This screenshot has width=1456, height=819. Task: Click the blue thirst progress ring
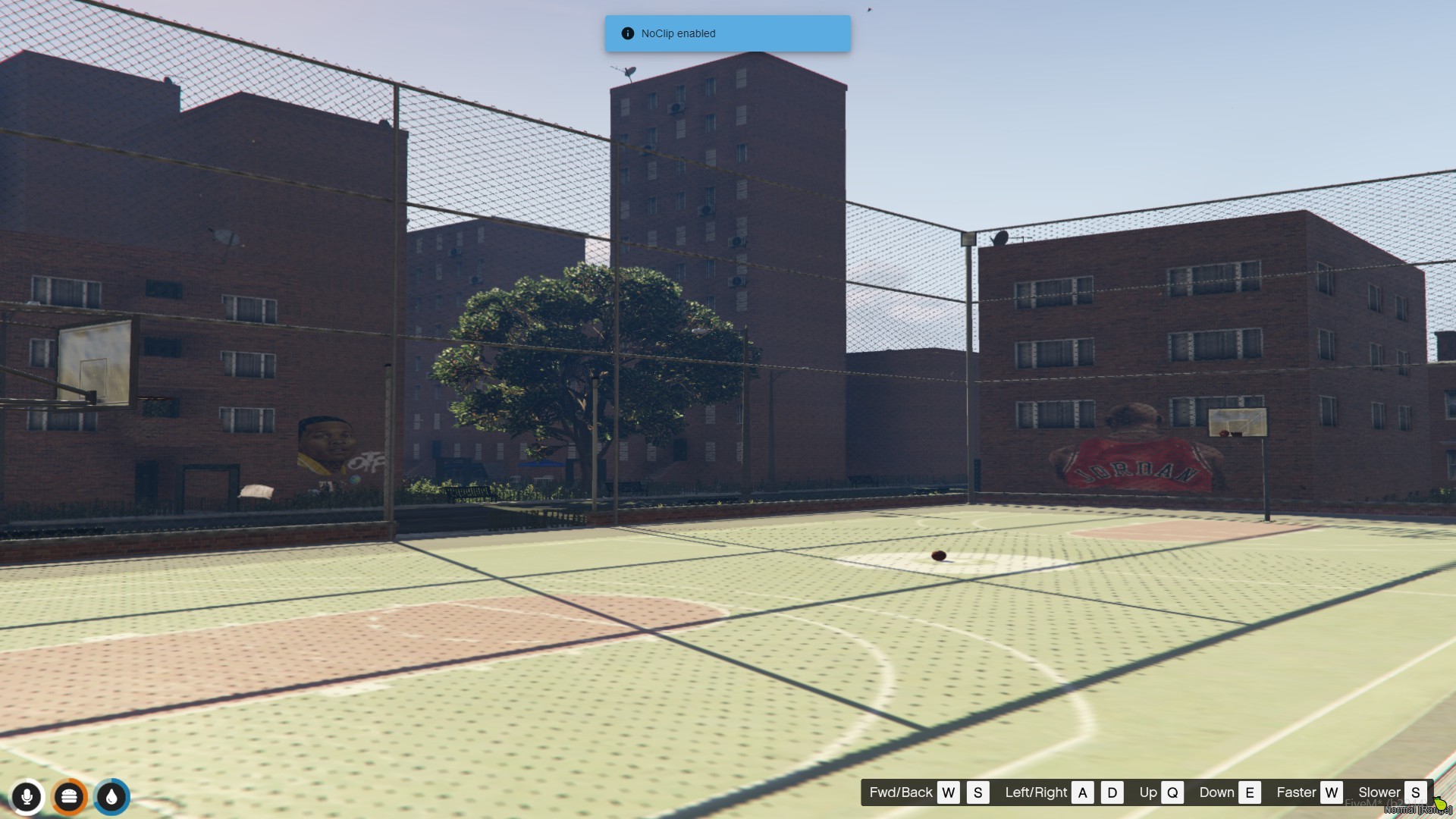(x=111, y=797)
